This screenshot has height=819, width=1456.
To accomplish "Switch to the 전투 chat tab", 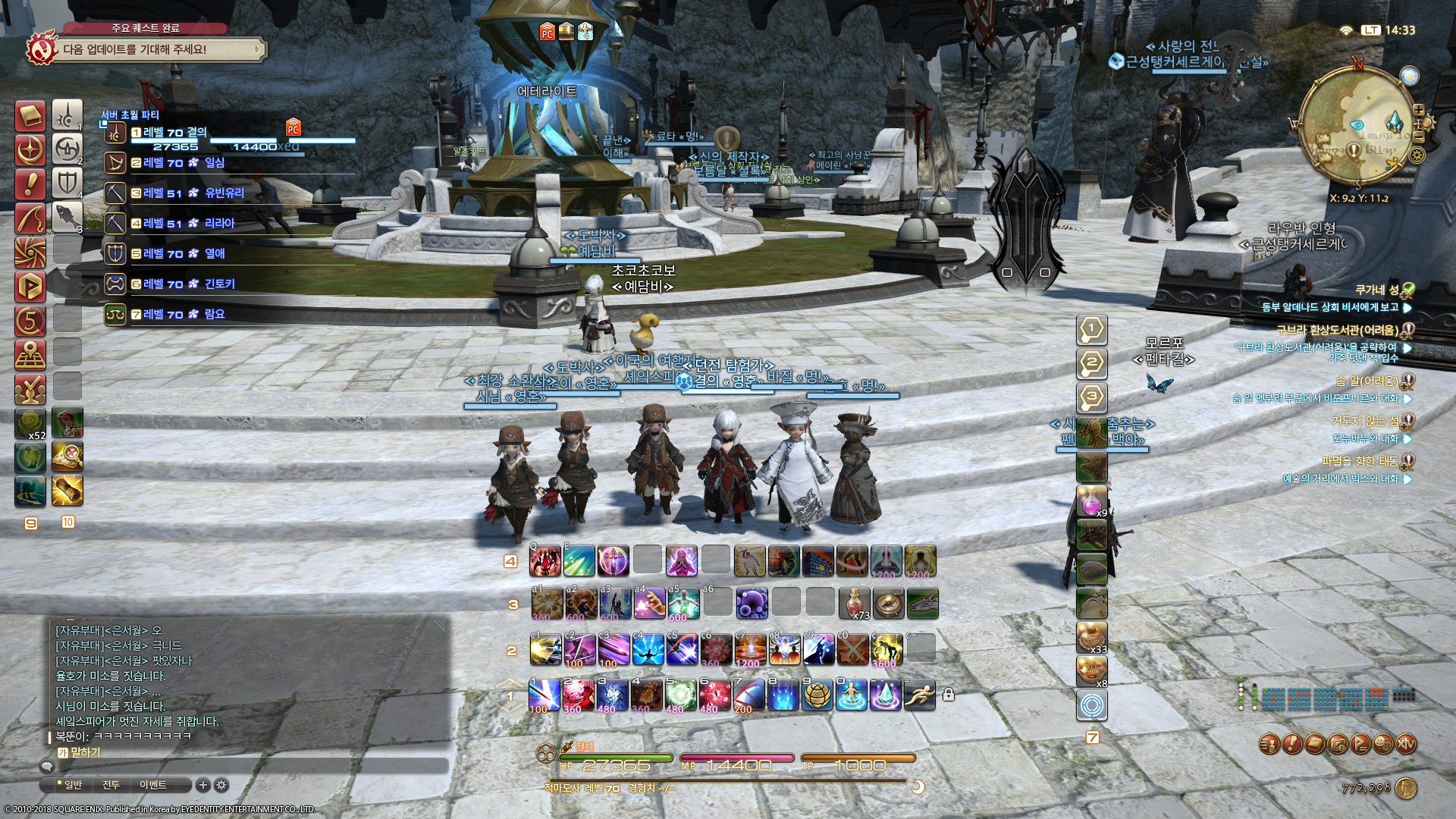I will [111, 785].
